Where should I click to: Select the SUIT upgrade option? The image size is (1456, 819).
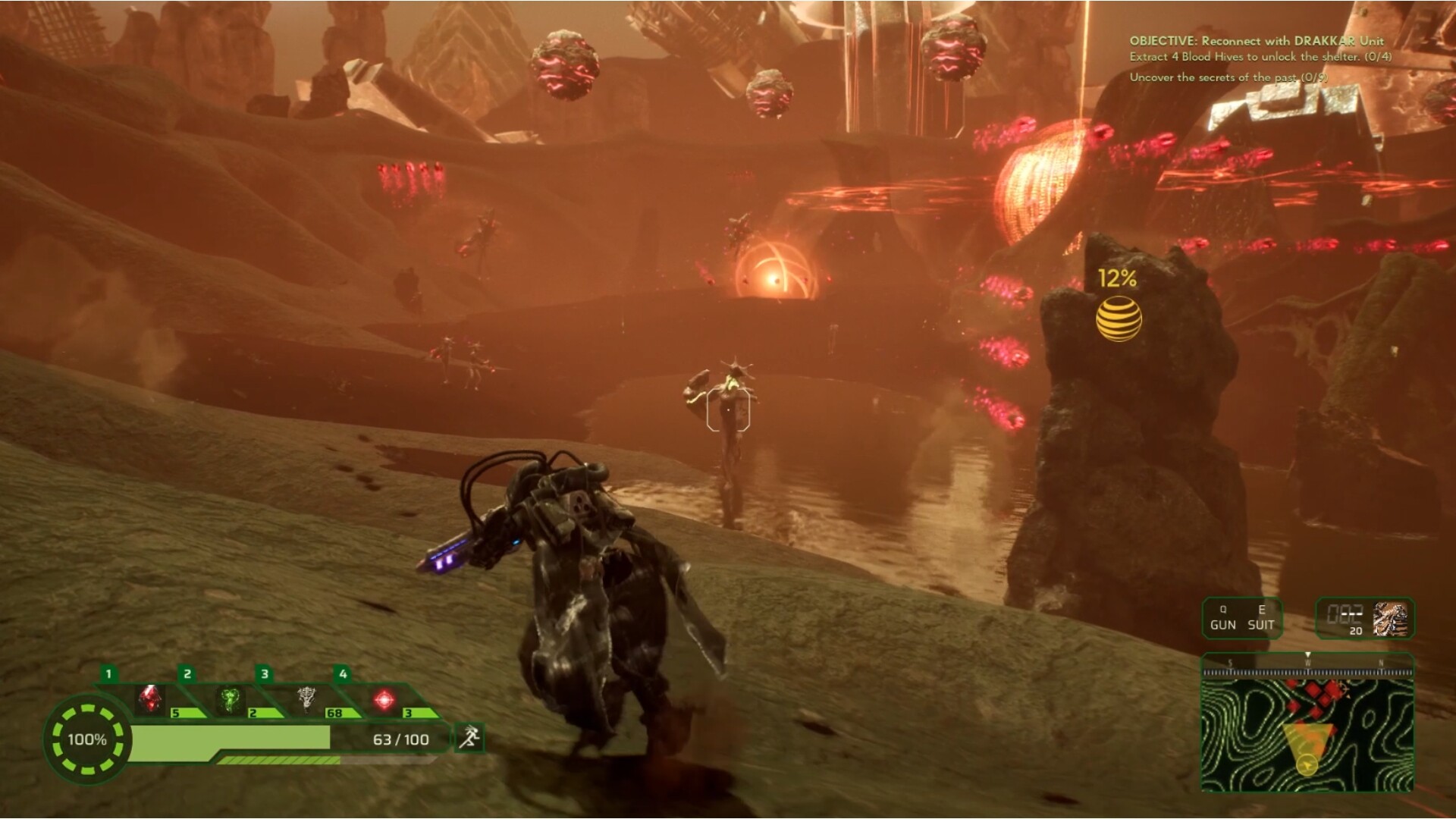click(1261, 619)
